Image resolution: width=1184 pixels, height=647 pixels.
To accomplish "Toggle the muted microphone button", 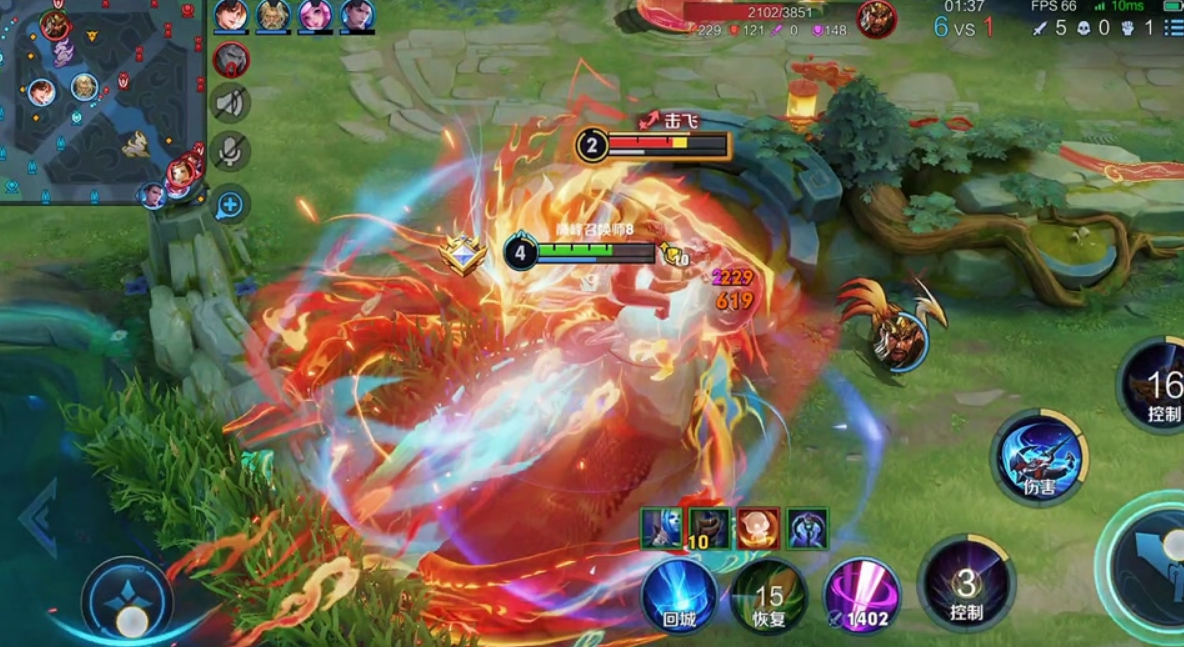I will click(231, 151).
